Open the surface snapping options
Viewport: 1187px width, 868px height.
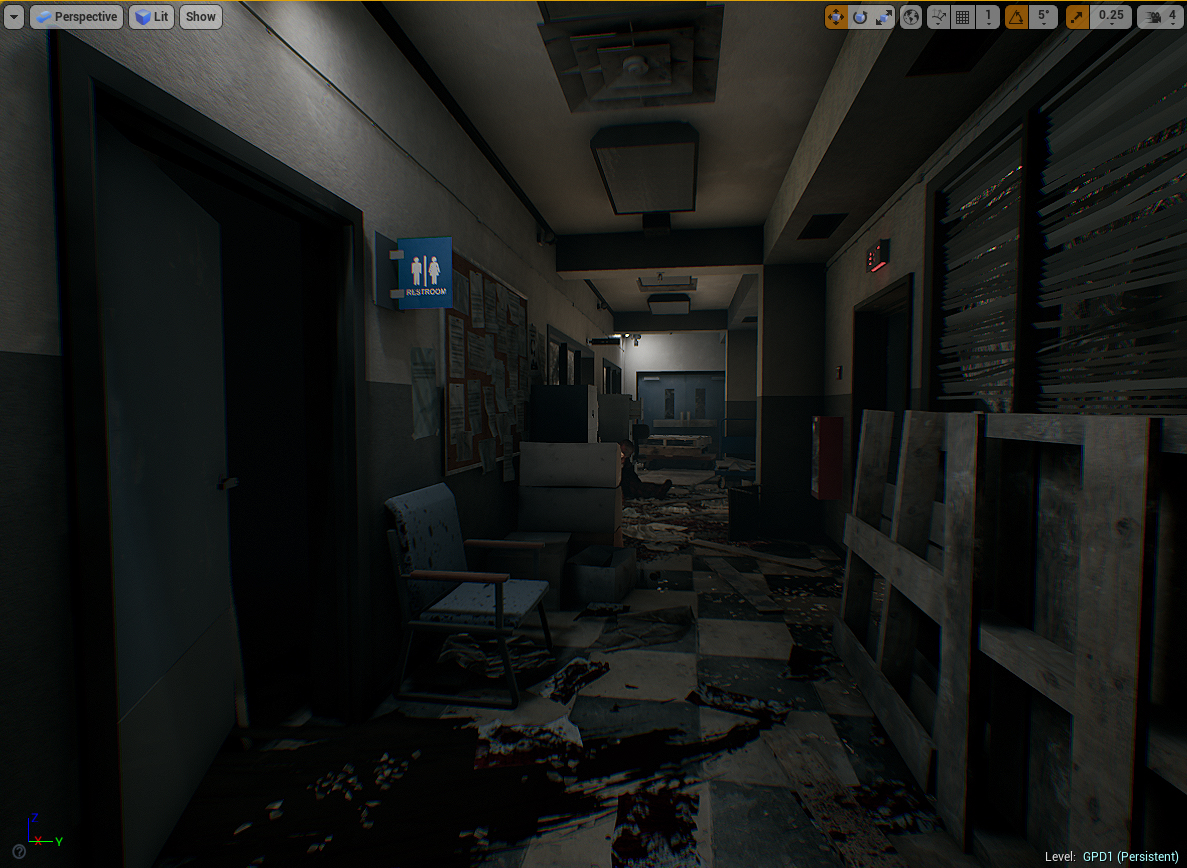(938, 17)
